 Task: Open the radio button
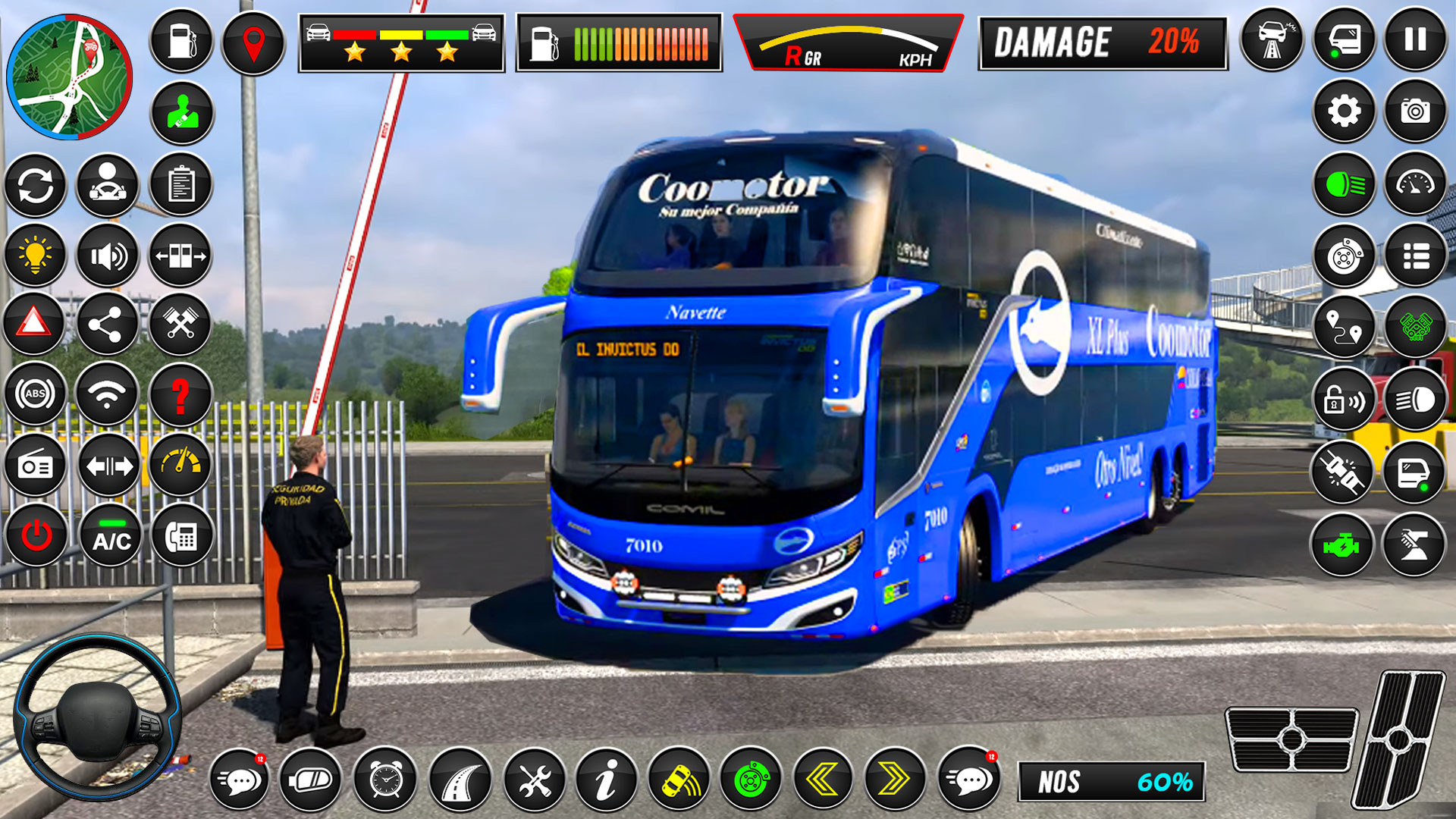point(36,466)
